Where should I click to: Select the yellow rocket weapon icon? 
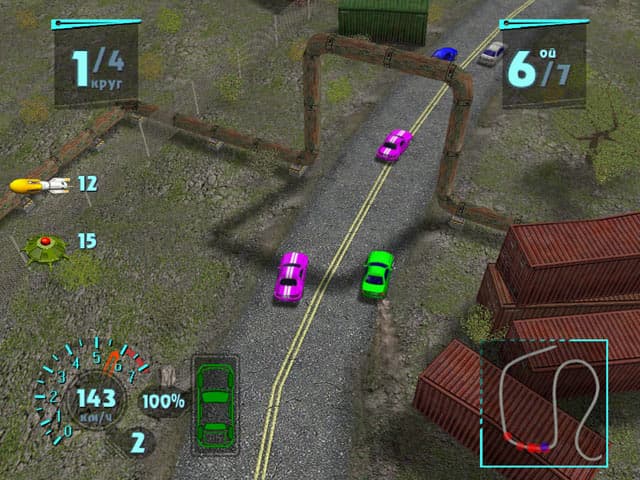pos(38,185)
